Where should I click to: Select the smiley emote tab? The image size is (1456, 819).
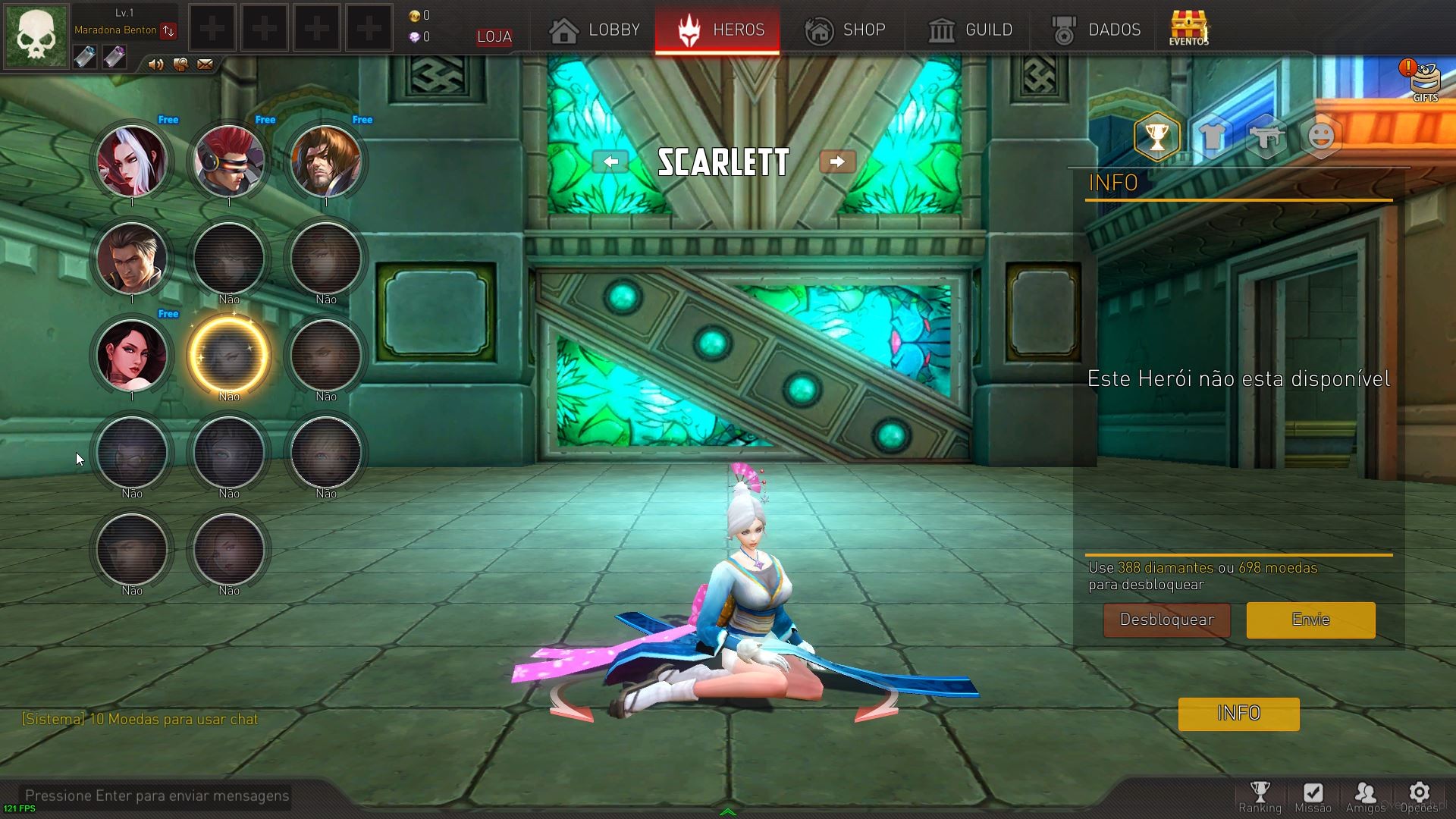[x=1321, y=136]
